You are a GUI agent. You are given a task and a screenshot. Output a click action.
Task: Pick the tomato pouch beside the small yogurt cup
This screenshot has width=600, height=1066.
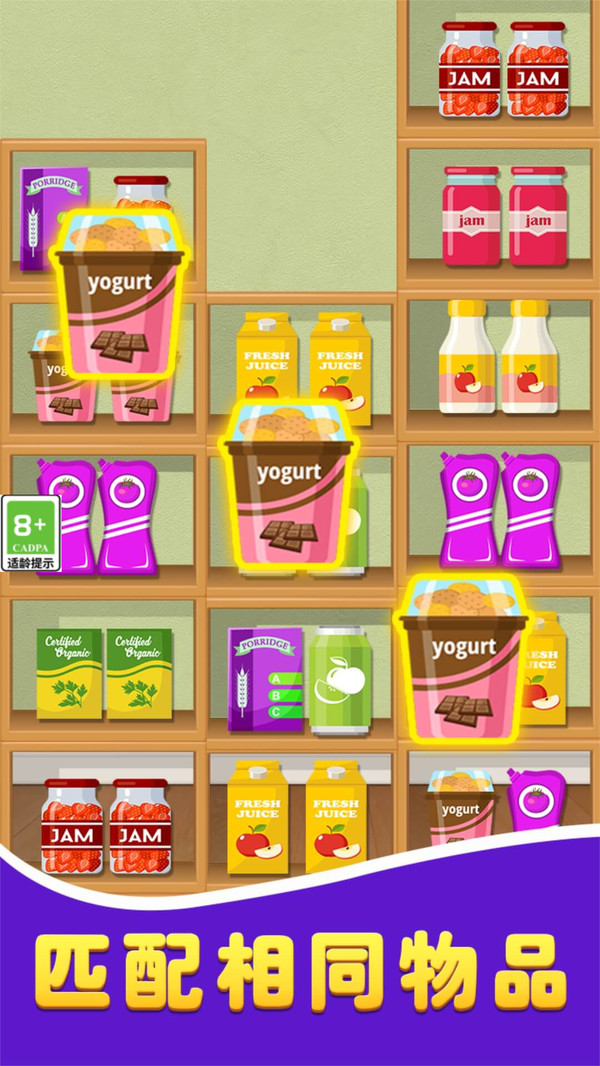point(537,801)
